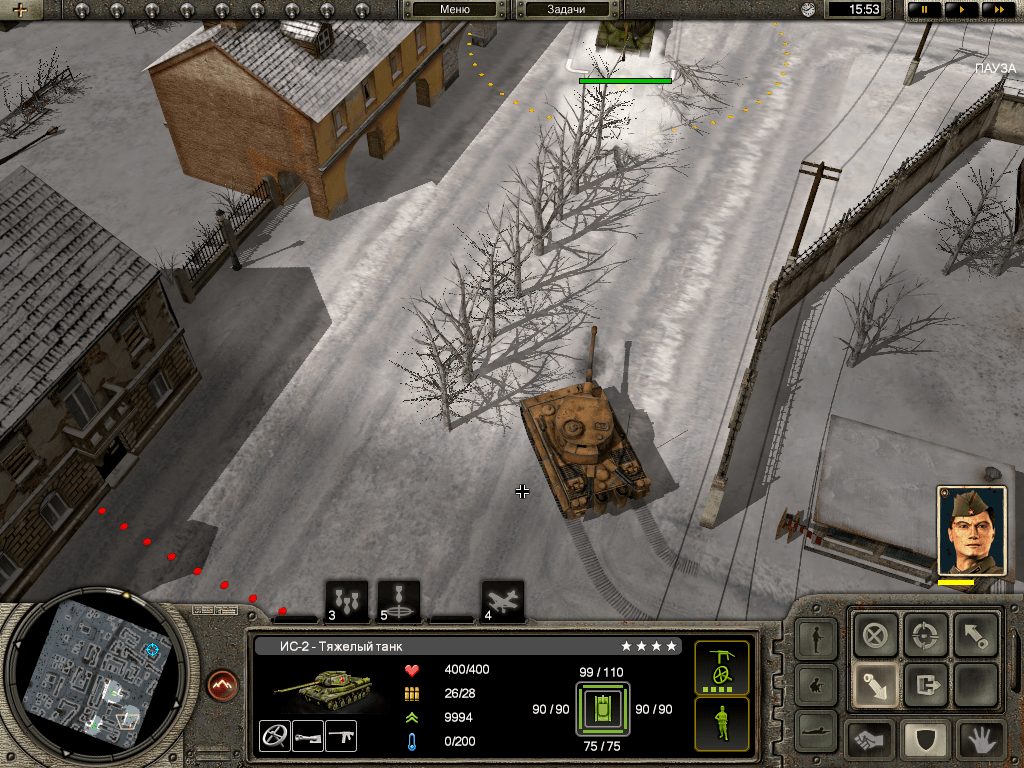Set the open hand hold-fire stance
Image resolution: width=1024 pixels, height=768 pixels.
point(980,740)
